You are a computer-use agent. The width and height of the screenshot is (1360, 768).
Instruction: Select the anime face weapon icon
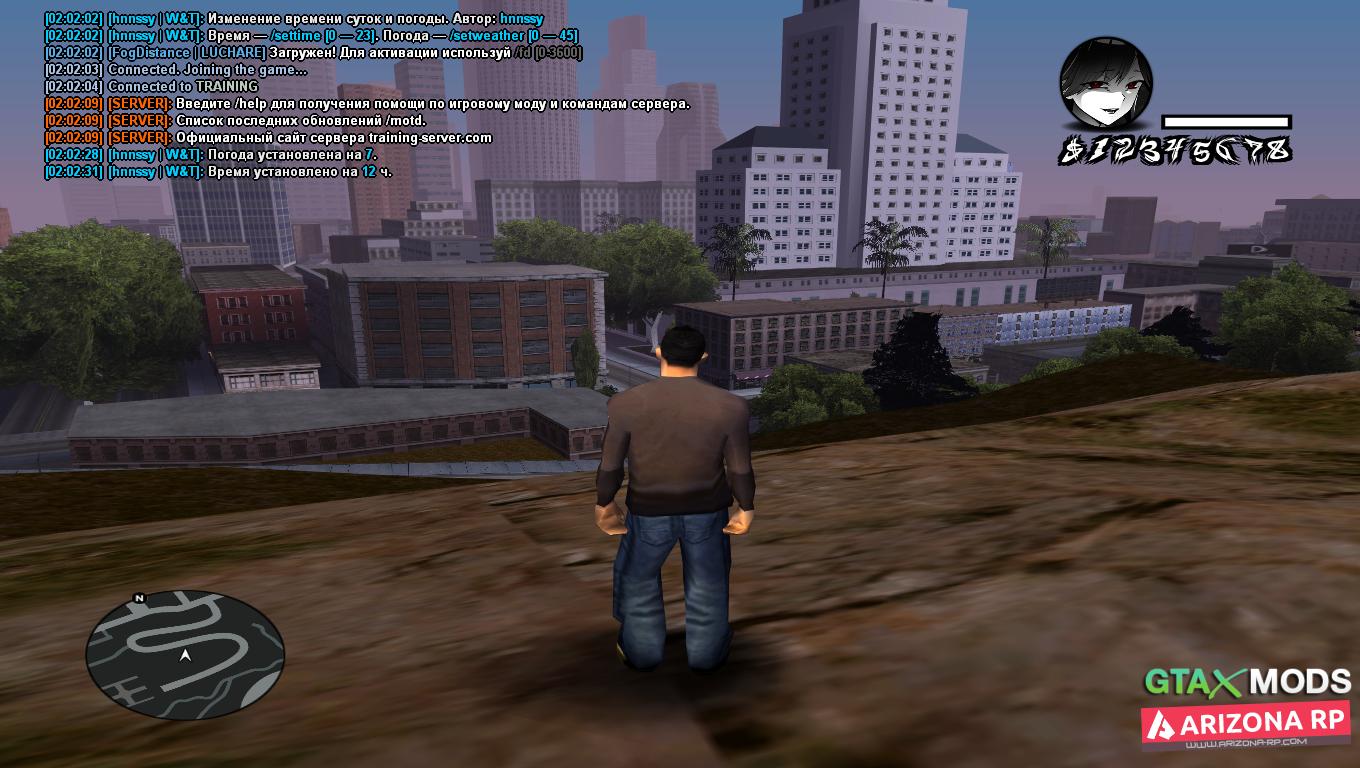click(x=1106, y=84)
